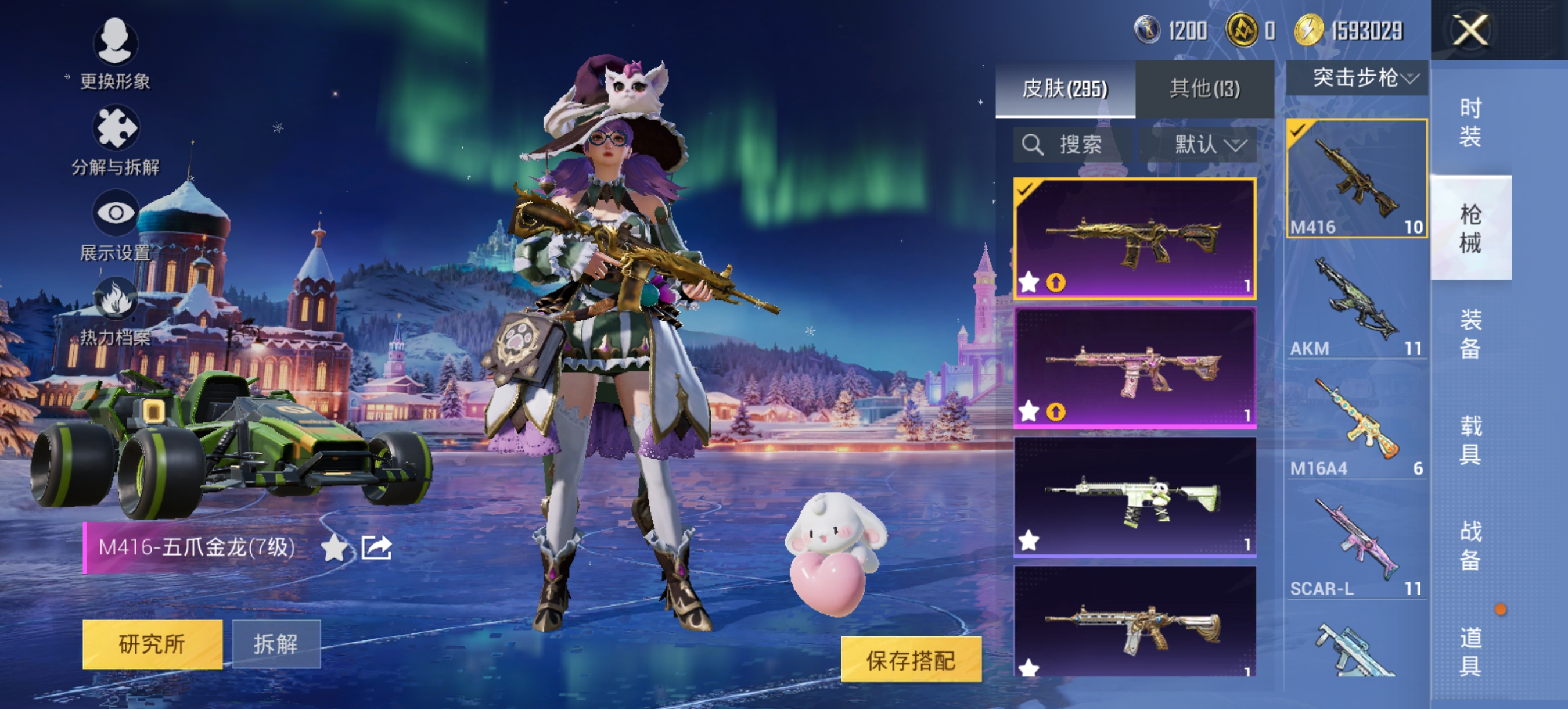
Task: Open the 突击步枪 weapon type dropdown
Action: [x=1357, y=78]
